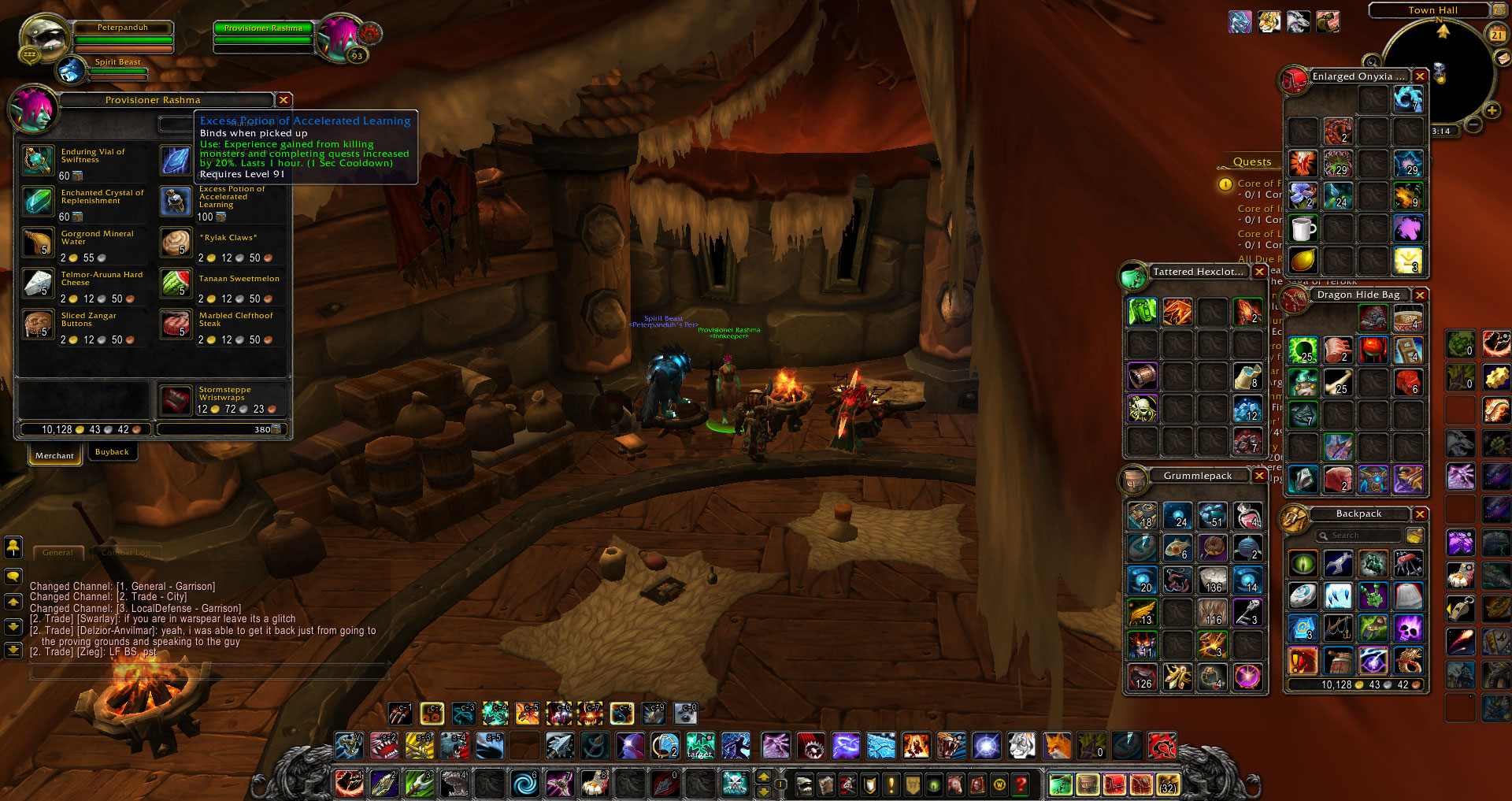Open the Dungeon Finder green eye icon

(x=932, y=784)
